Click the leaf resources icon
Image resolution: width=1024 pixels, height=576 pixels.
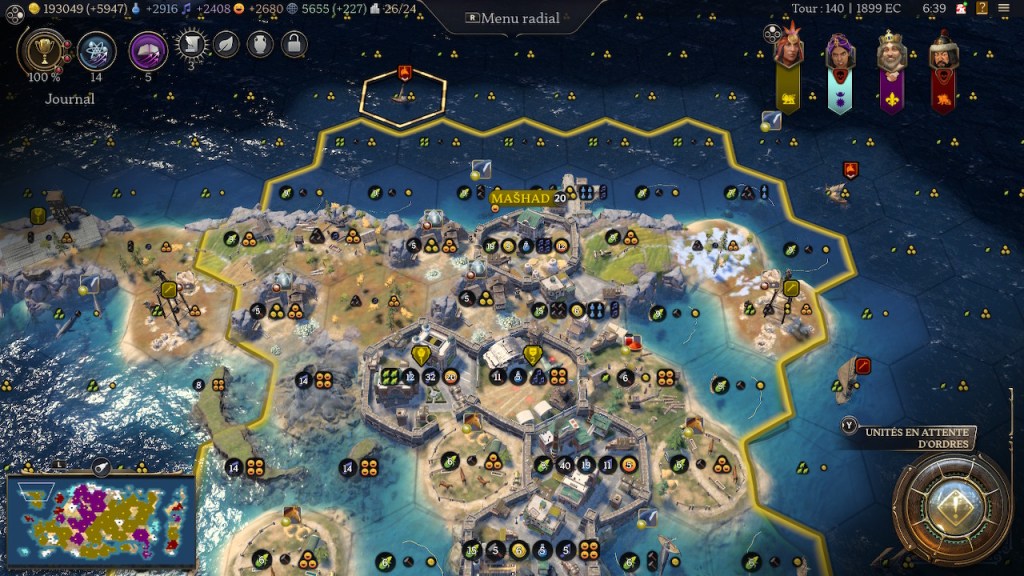coord(227,44)
